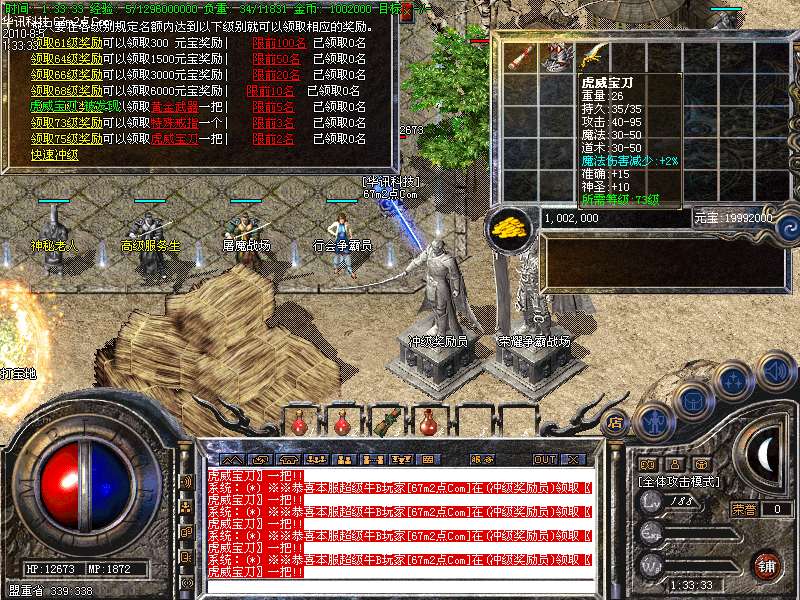Click the OUT button above the chat
Viewport: 800px width, 600px height.
pyautogui.click(x=544, y=459)
